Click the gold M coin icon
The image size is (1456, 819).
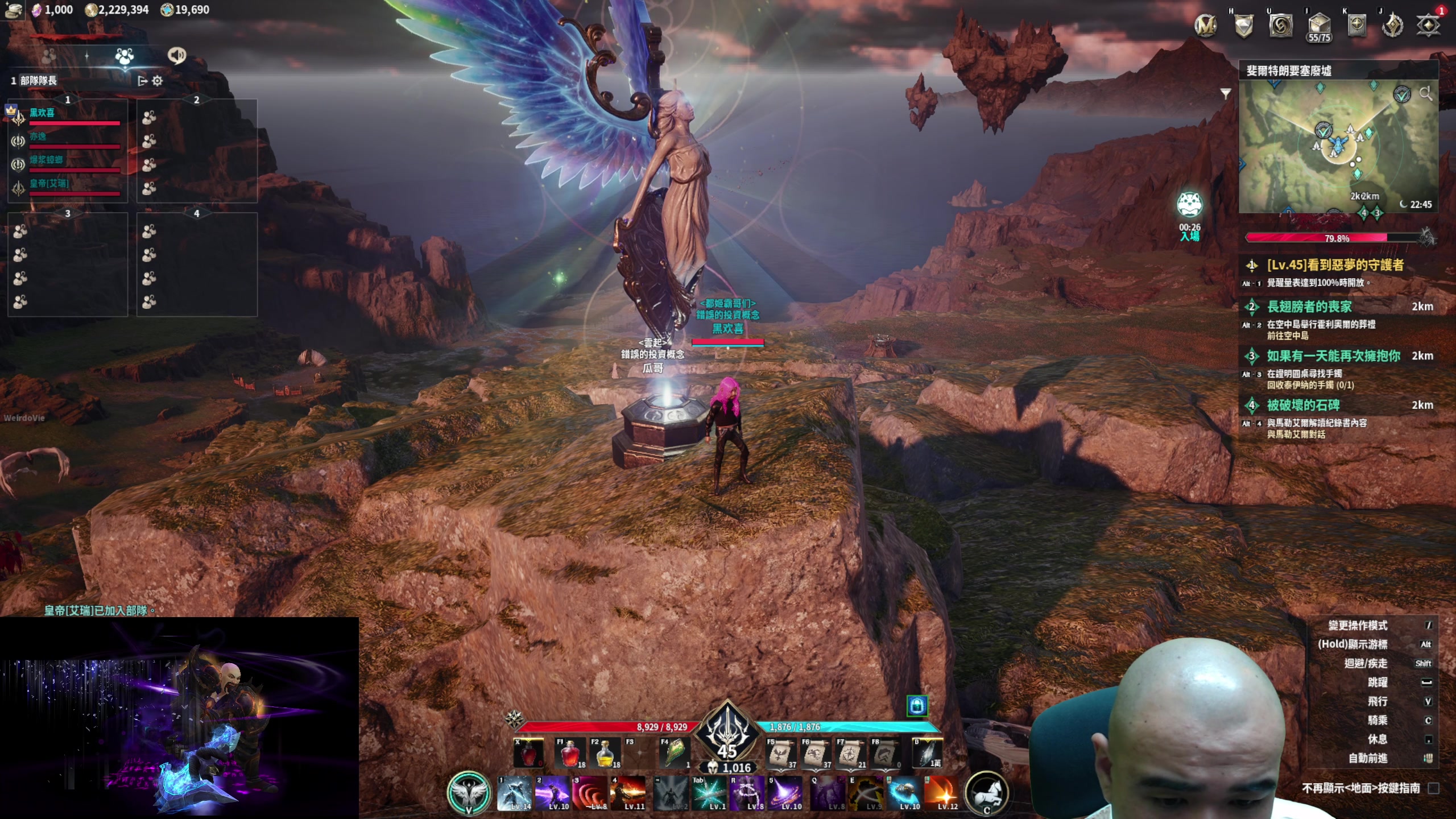tap(1205, 25)
